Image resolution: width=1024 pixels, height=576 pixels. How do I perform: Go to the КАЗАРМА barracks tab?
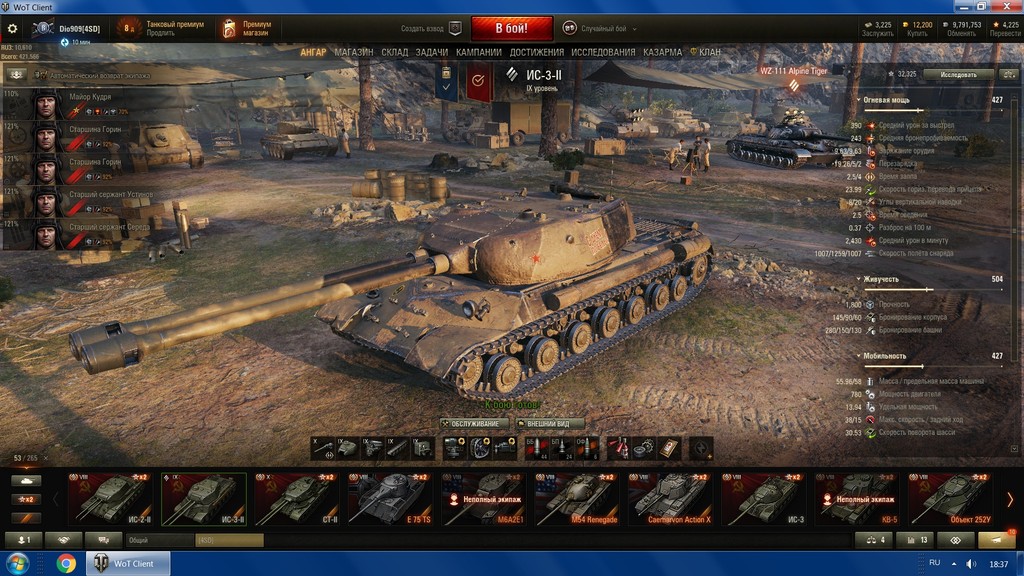tap(662, 52)
